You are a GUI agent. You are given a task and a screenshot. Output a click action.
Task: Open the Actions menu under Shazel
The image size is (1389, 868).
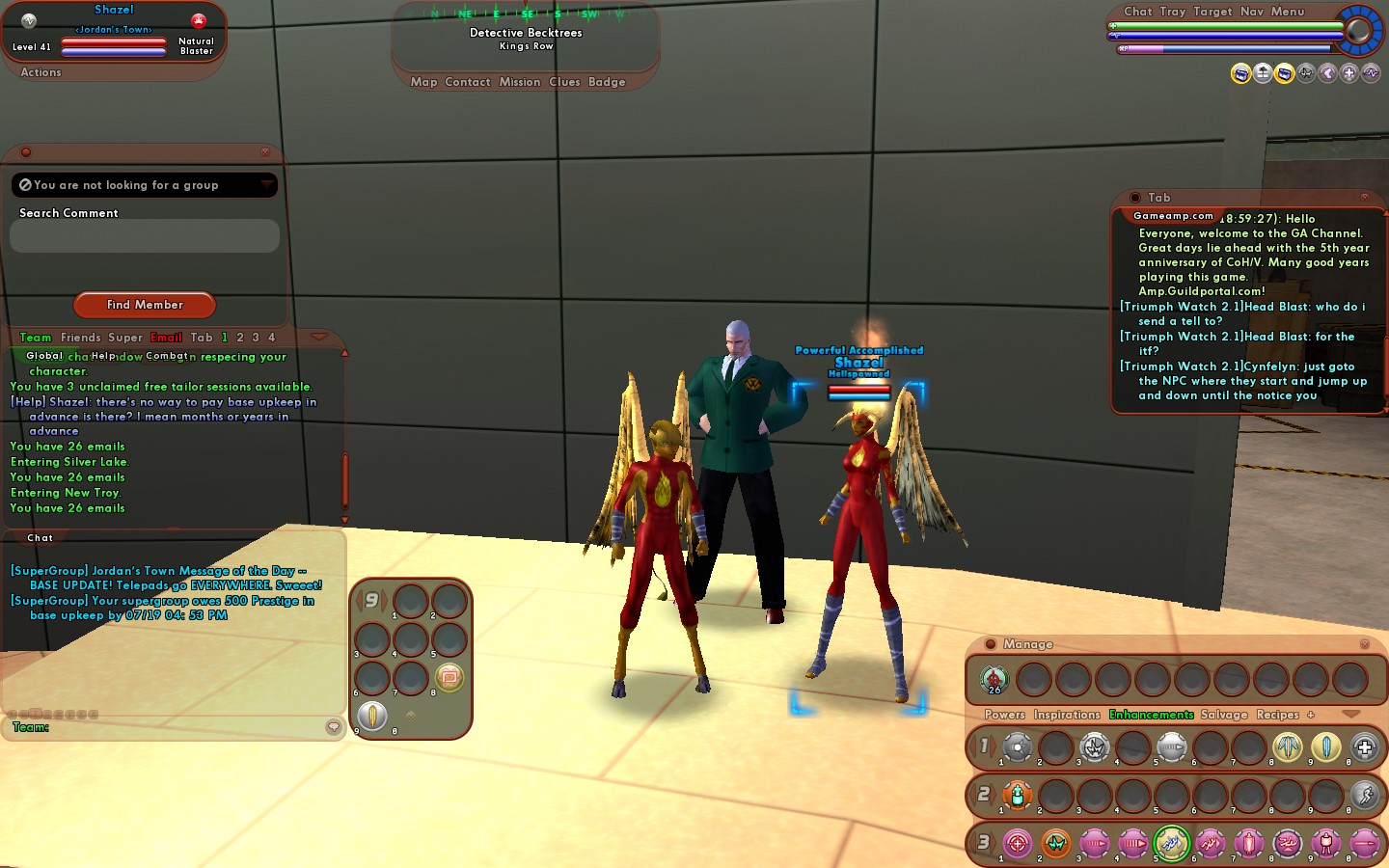tap(41, 72)
